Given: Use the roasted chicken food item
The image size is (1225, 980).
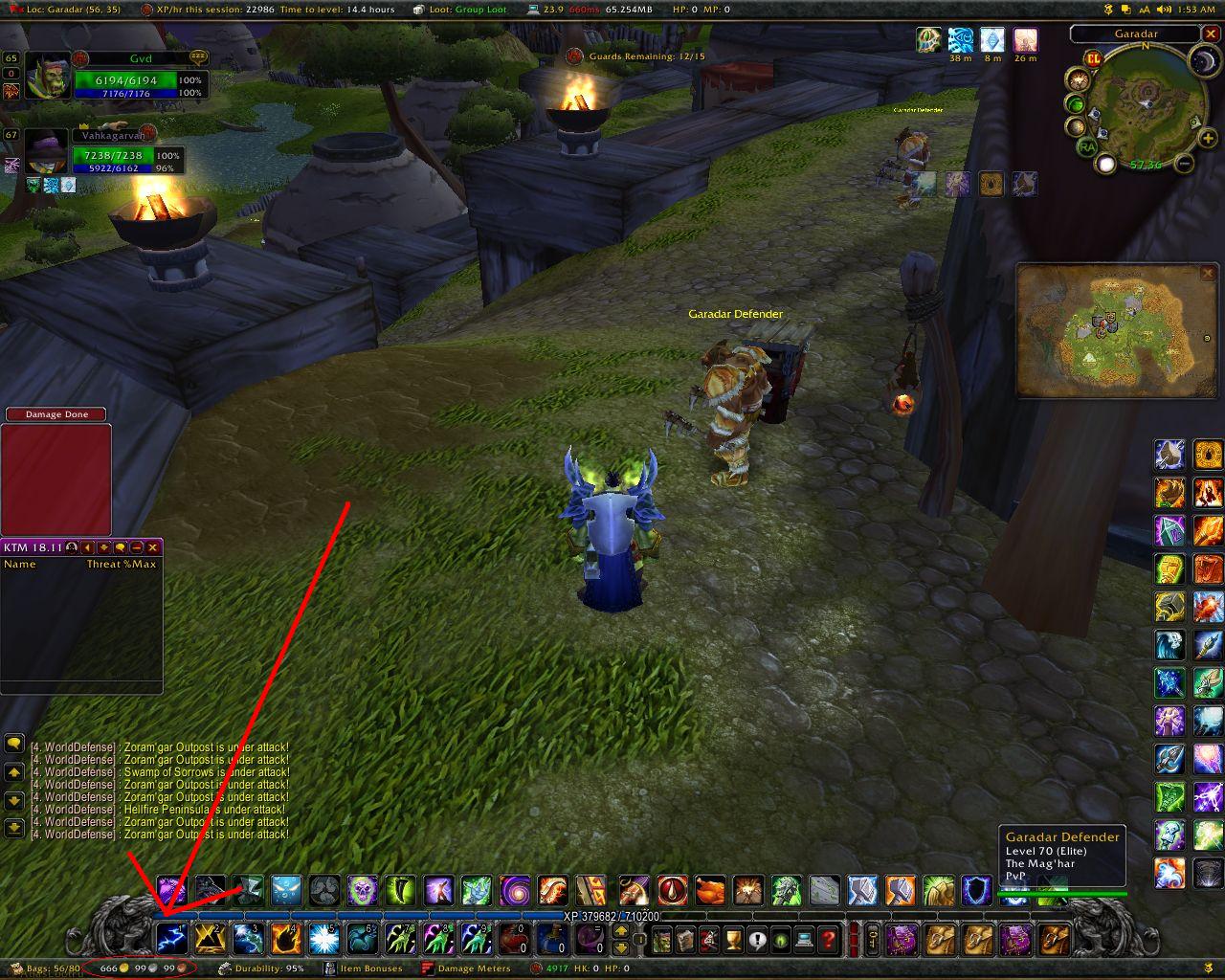Looking at the screenshot, I should coord(709,892).
